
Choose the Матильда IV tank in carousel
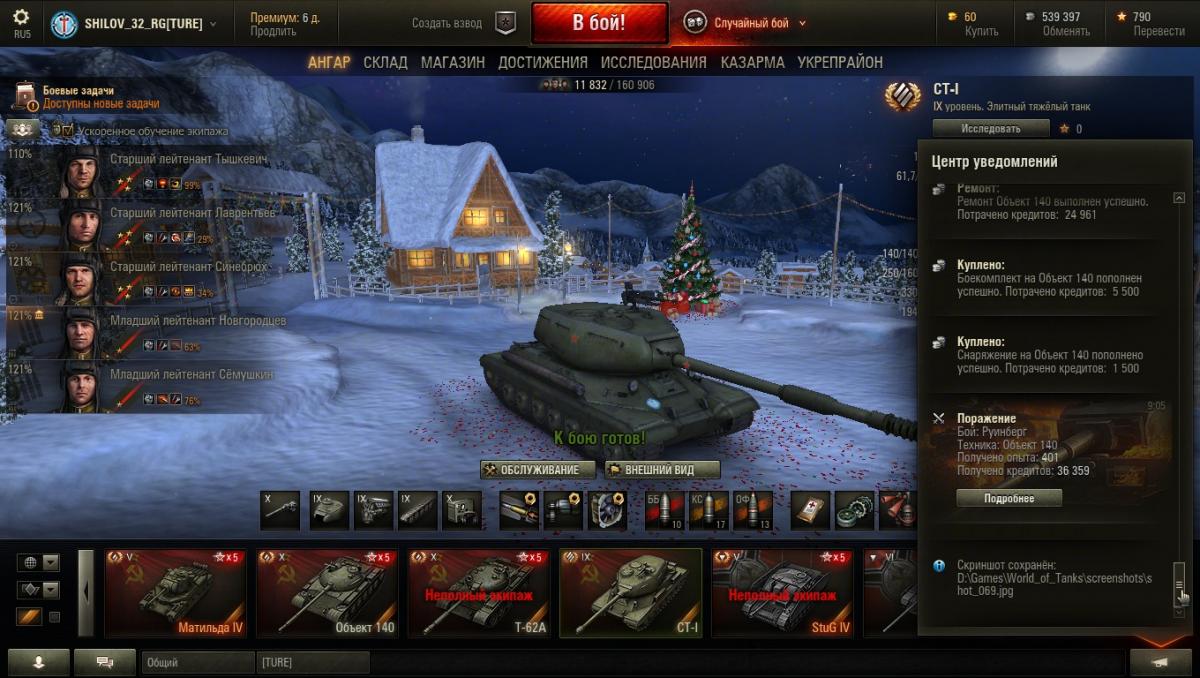(x=175, y=592)
